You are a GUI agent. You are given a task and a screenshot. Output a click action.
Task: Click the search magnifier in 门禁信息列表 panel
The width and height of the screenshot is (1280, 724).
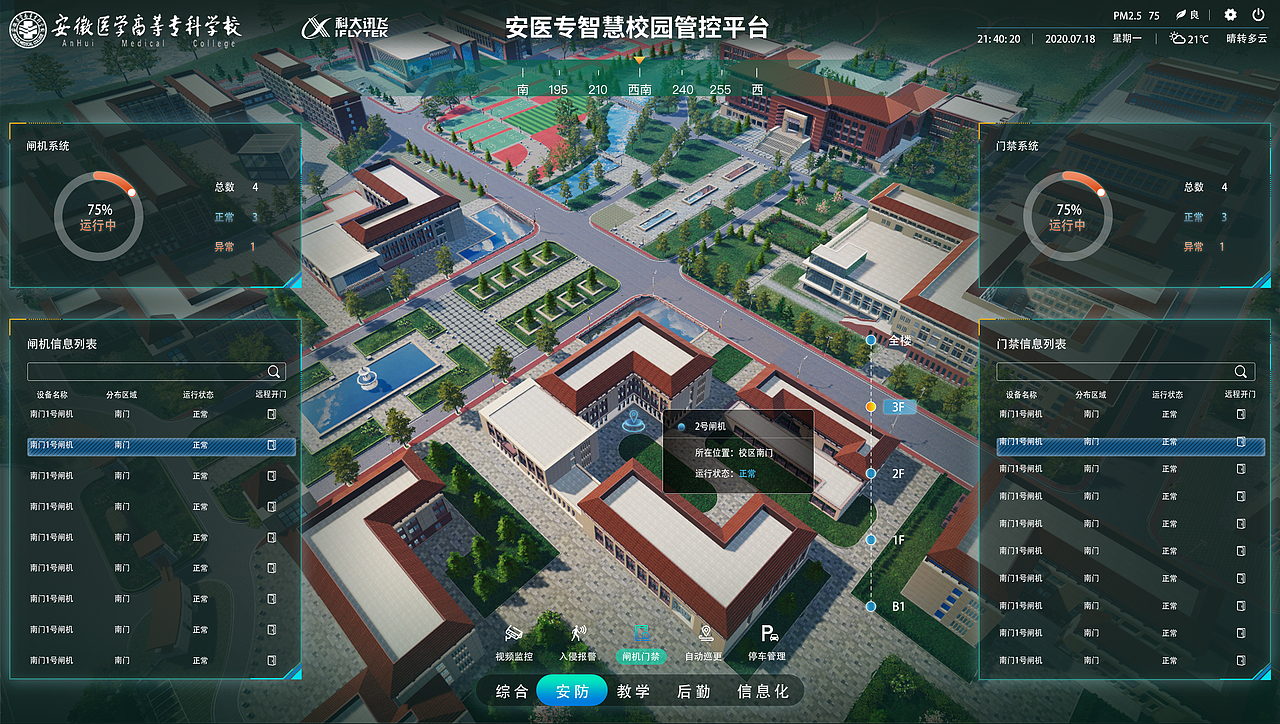click(x=1241, y=371)
